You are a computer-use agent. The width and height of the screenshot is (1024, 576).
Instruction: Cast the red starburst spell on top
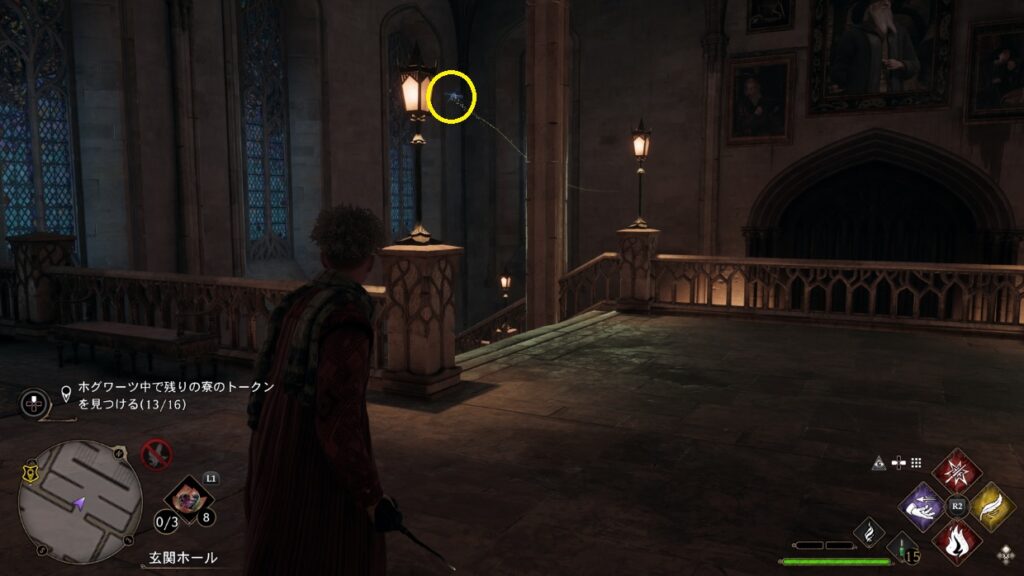tap(956, 471)
